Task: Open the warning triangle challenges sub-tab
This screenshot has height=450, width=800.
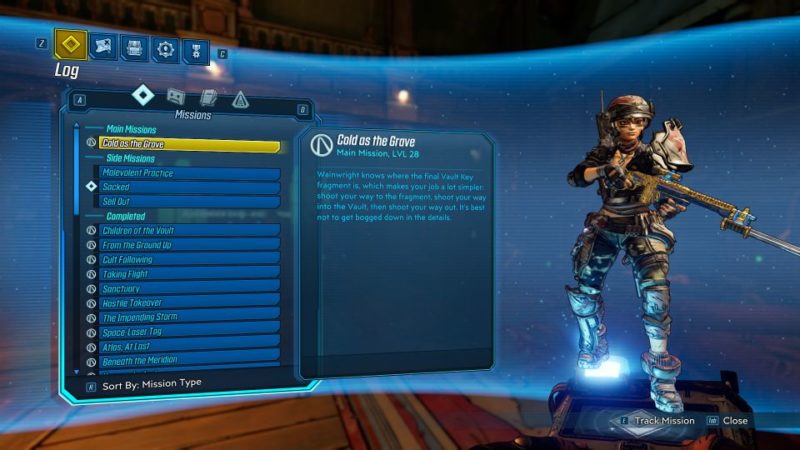Action: 240,99
